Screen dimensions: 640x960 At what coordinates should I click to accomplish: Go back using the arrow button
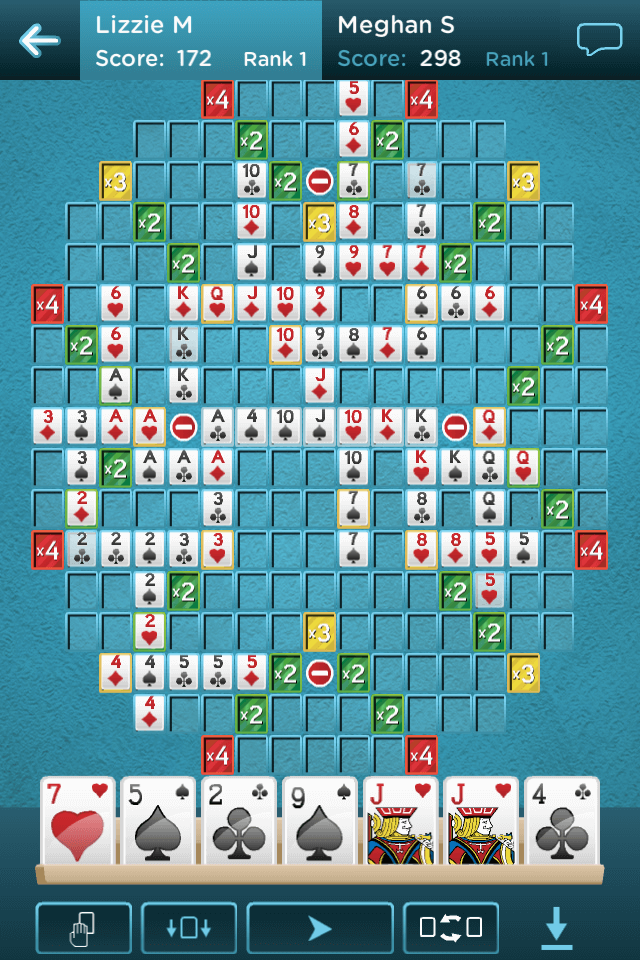click(39, 40)
